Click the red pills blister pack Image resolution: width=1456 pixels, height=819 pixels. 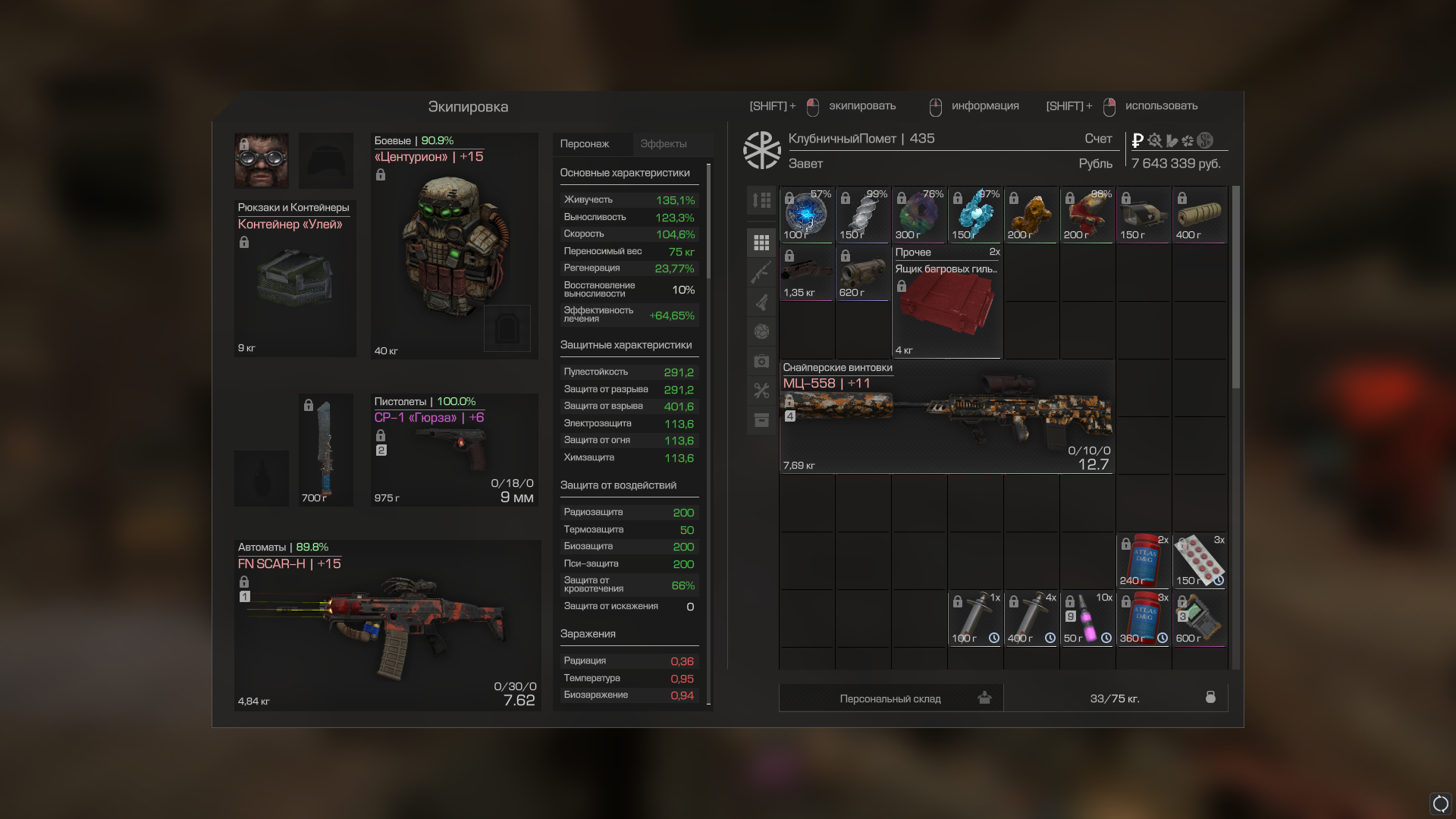coord(1199,560)
